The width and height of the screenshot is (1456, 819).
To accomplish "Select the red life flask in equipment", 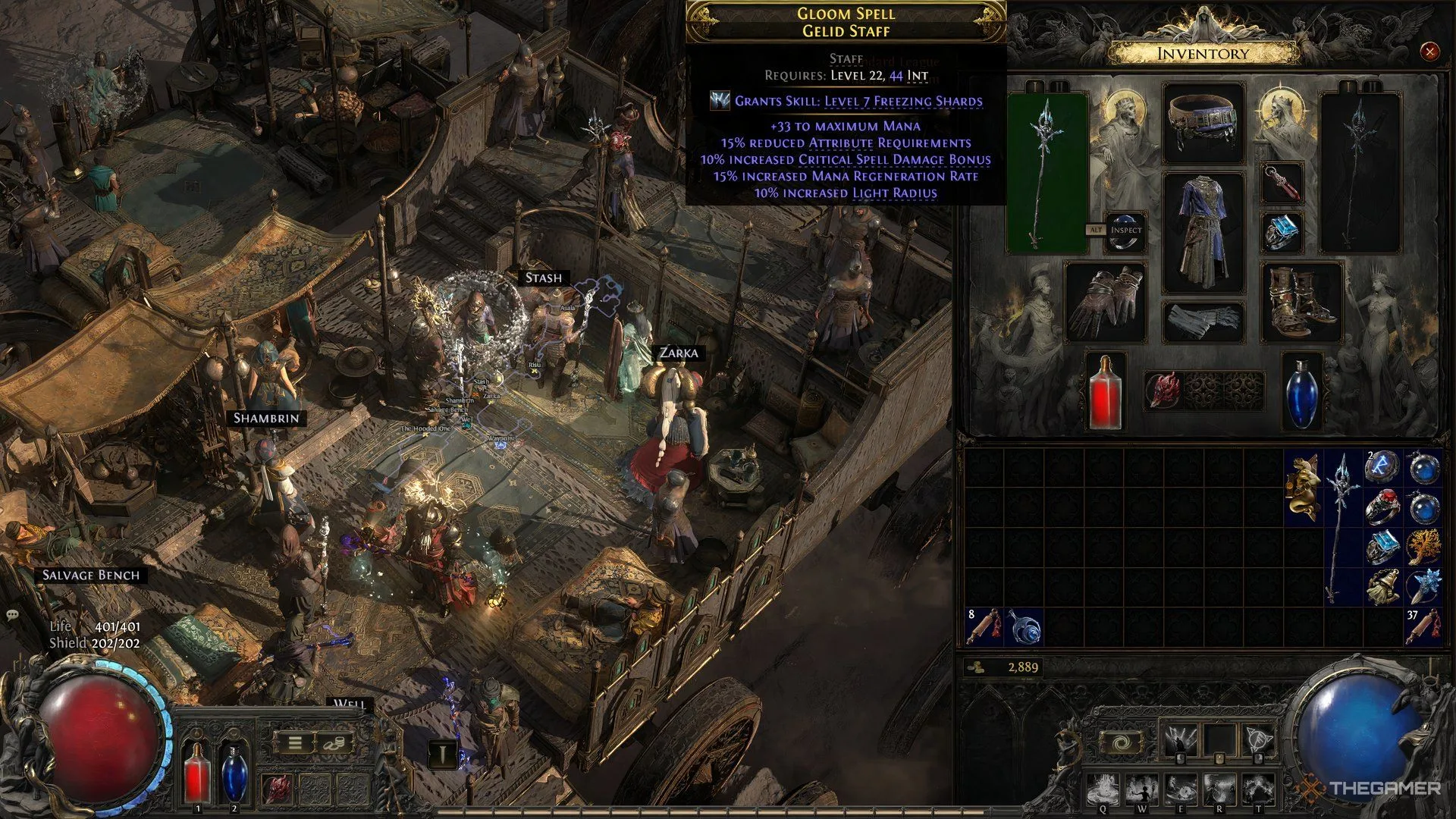I will [x=1105, y=392].
